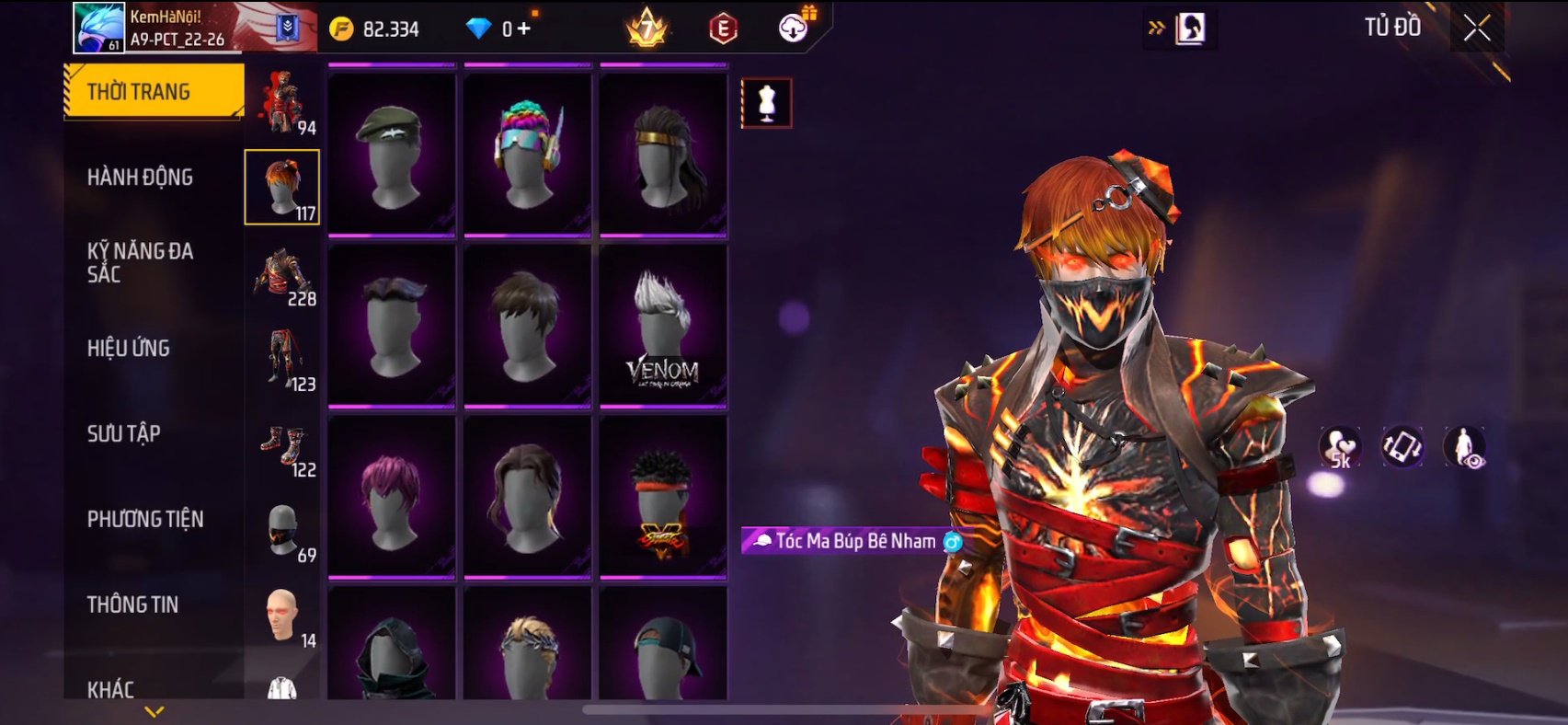Screen dimensions: 1568x725
Task: Close the Tủ Đồ wardrobe screen
Action: coord(1477,29)
